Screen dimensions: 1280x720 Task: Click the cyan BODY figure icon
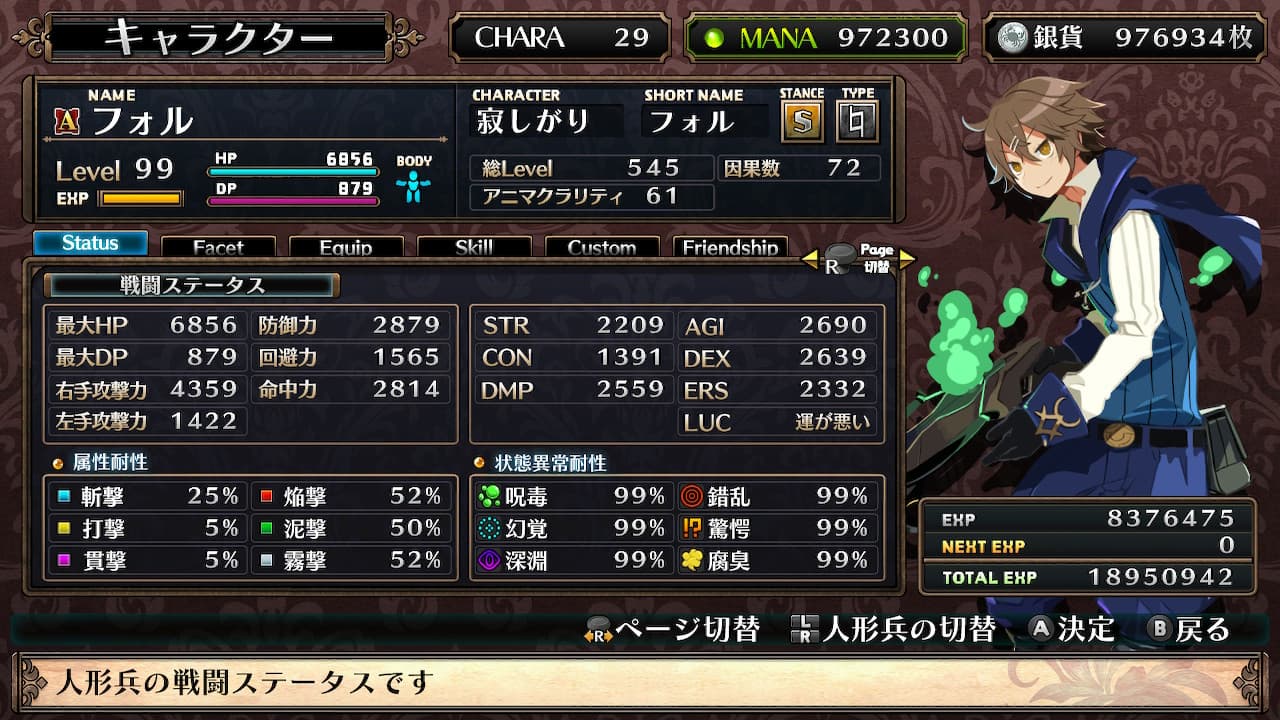pos(414,186)
